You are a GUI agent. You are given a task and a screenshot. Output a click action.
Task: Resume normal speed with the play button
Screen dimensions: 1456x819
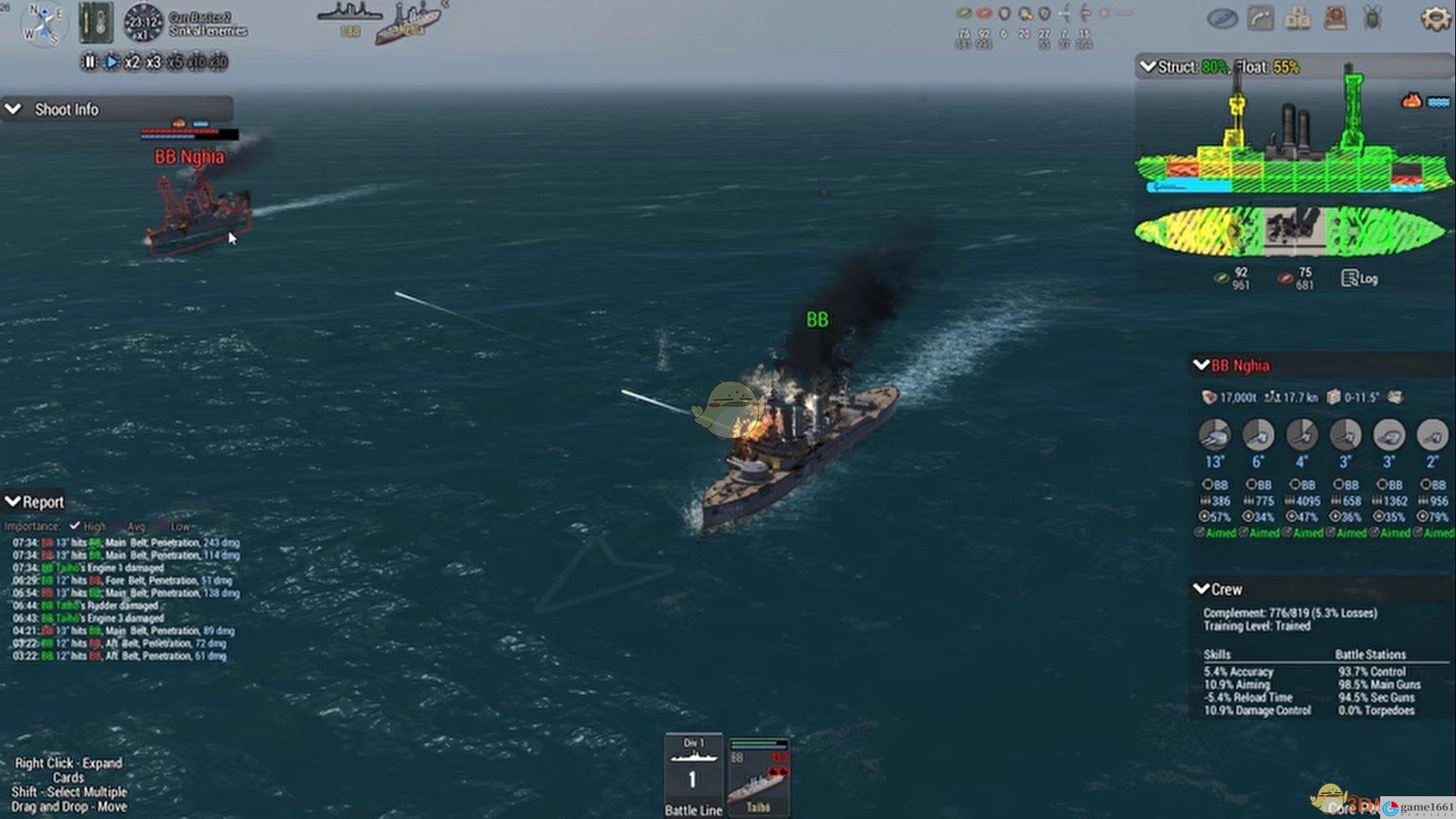[x=111, y=62]
